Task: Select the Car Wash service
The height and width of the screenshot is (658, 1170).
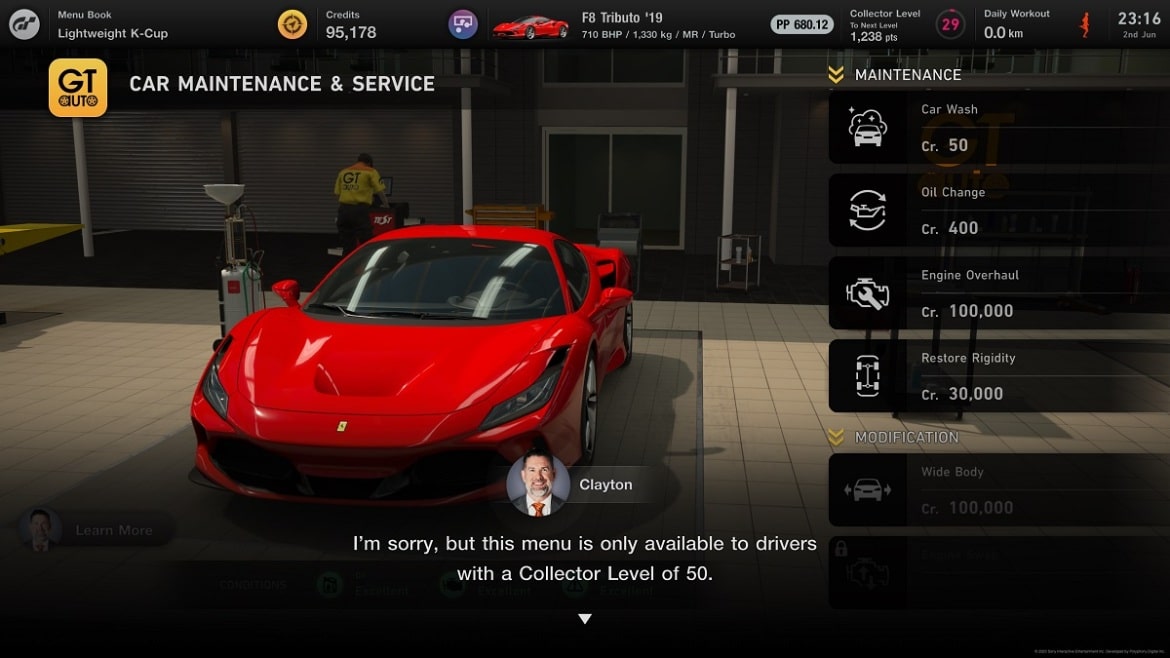Action: point(998,128)
